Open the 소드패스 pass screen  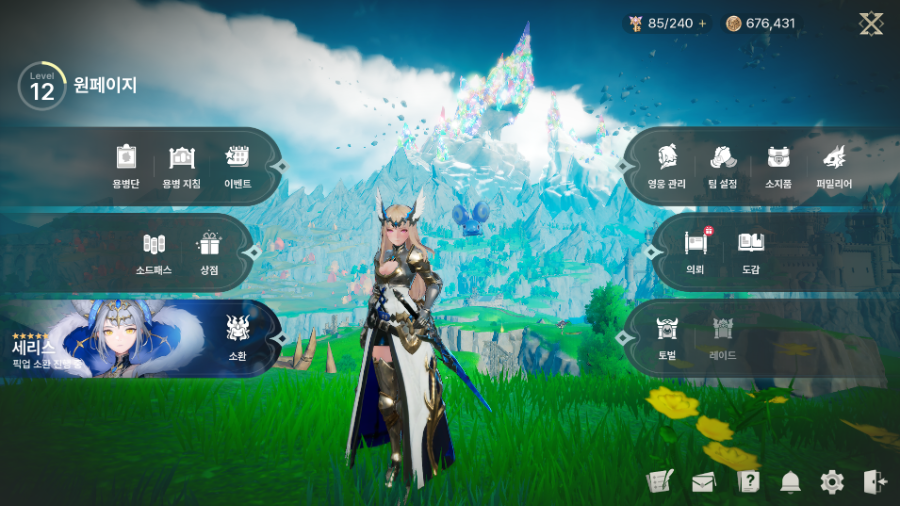(154, 252)
